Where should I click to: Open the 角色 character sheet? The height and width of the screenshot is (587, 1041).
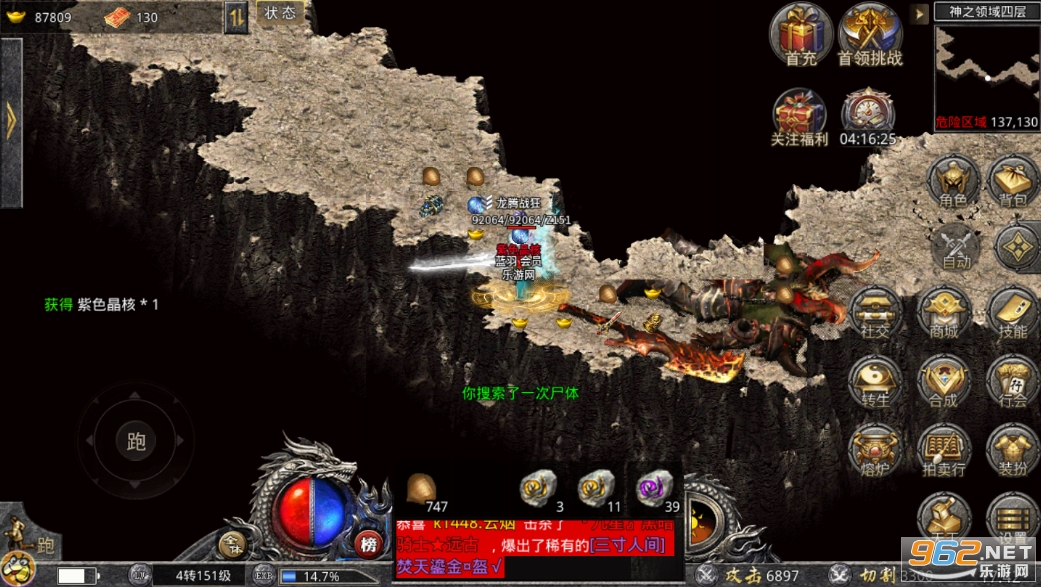click(952, 182)
